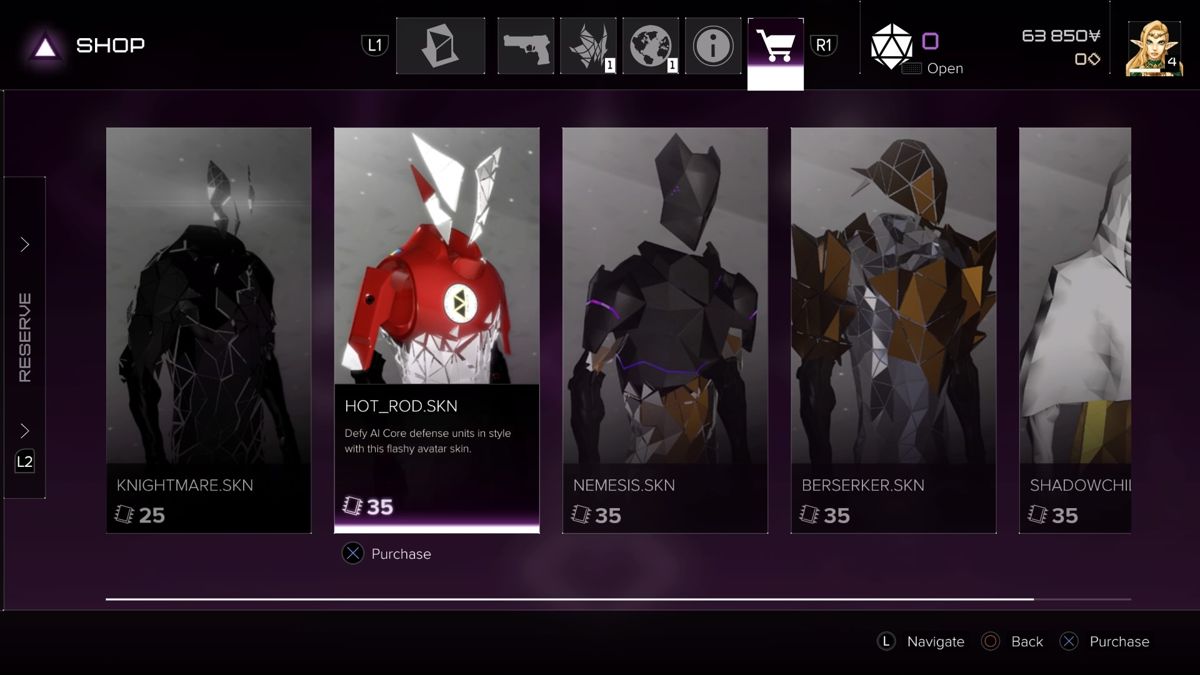This screenshot has height=675, width=1200.
Task: Select the KNIGHTMARE.SKN skin card
Action: tap(208, 330)
